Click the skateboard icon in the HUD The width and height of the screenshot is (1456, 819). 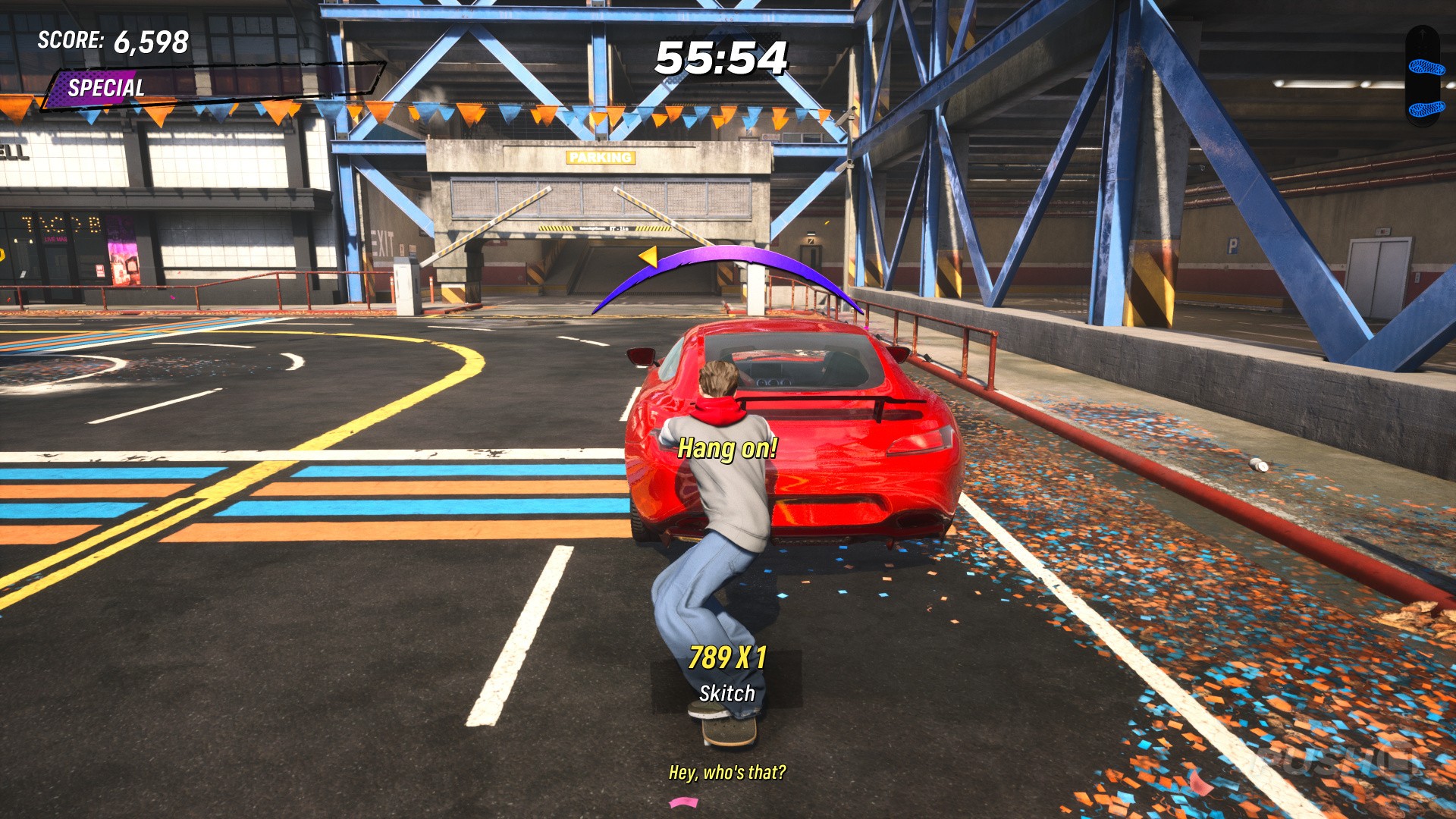1424,76
